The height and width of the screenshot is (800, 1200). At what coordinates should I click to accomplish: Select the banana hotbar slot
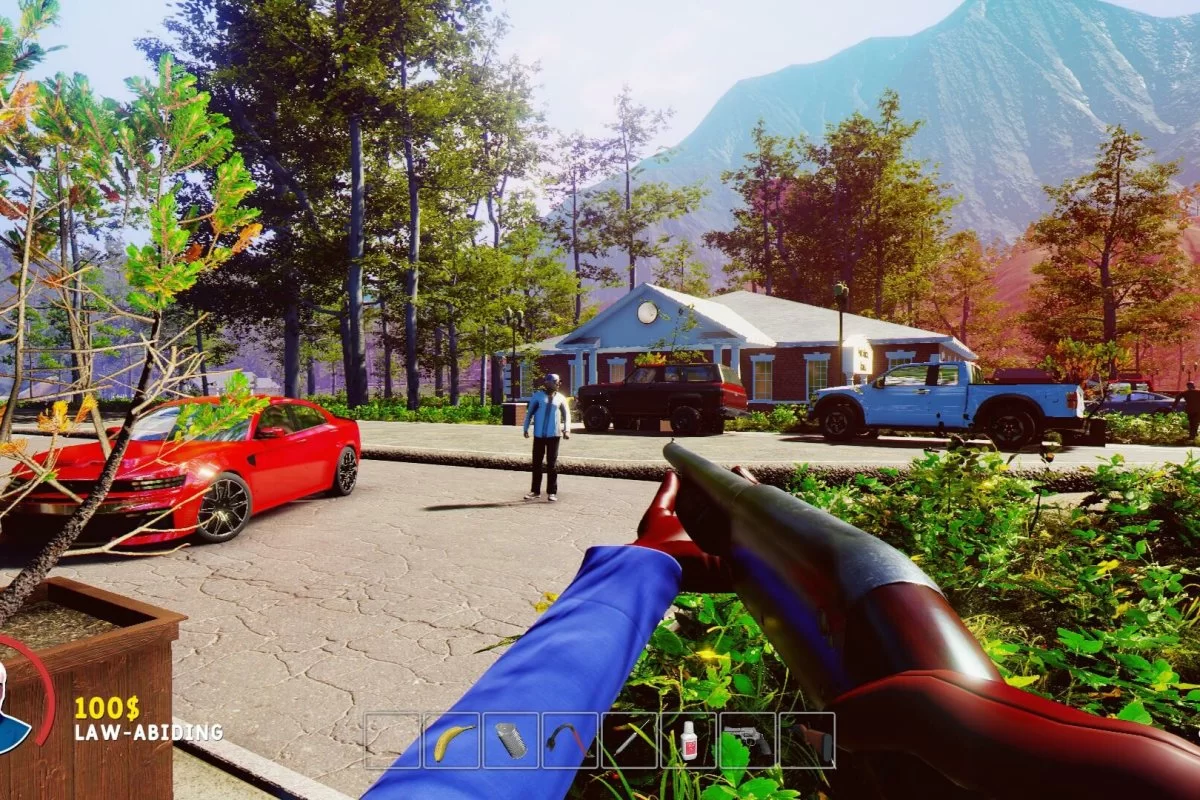click(451, 741)
